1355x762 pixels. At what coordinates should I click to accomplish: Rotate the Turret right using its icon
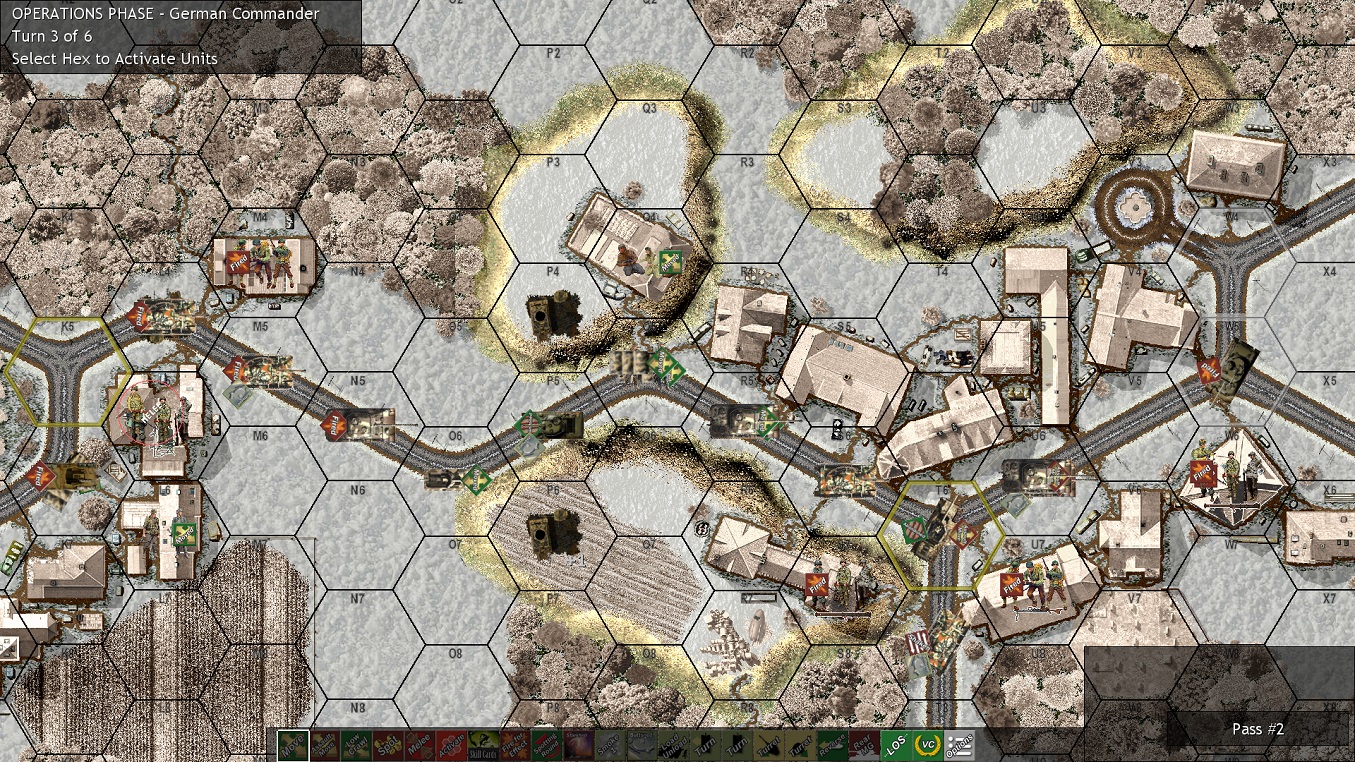pyautogui.click(x=802, y=744)
